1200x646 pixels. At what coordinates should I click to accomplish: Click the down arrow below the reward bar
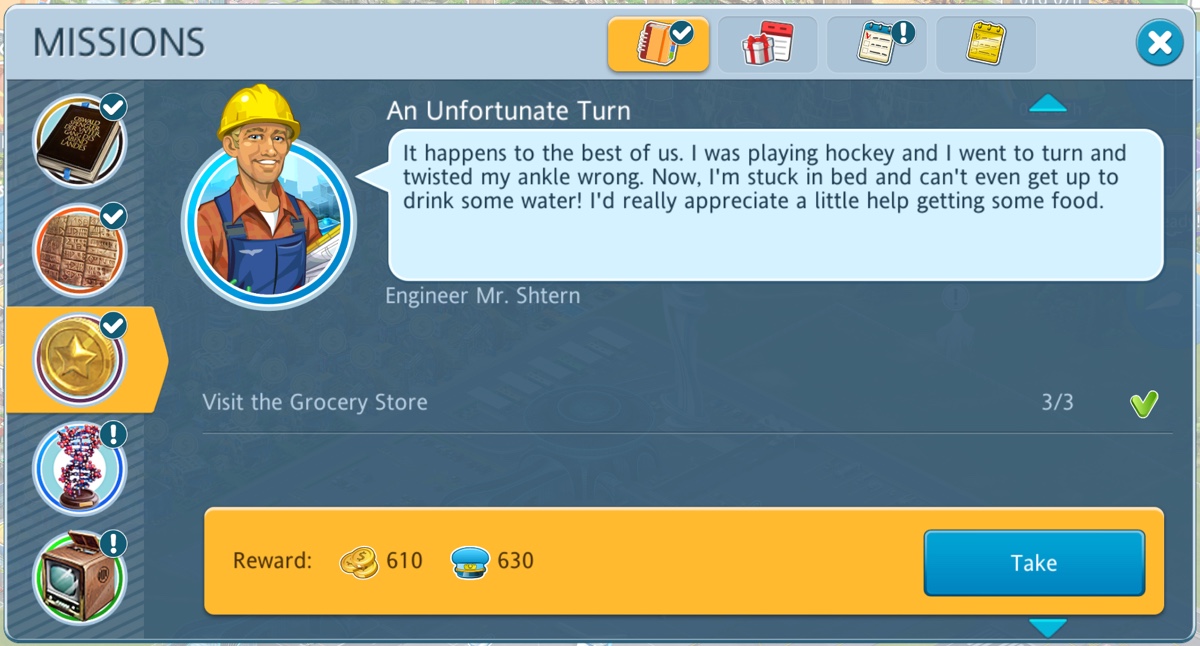click(1047, 628)
